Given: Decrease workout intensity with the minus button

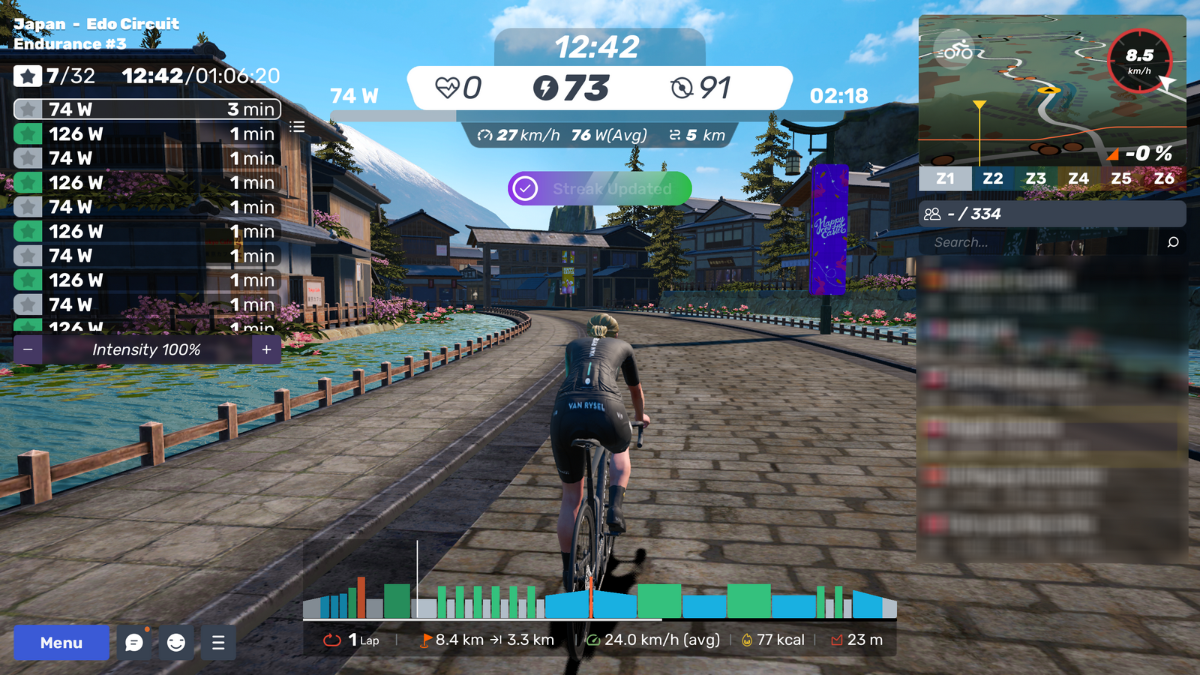Looking at the screenshot, I should point(28,350).
